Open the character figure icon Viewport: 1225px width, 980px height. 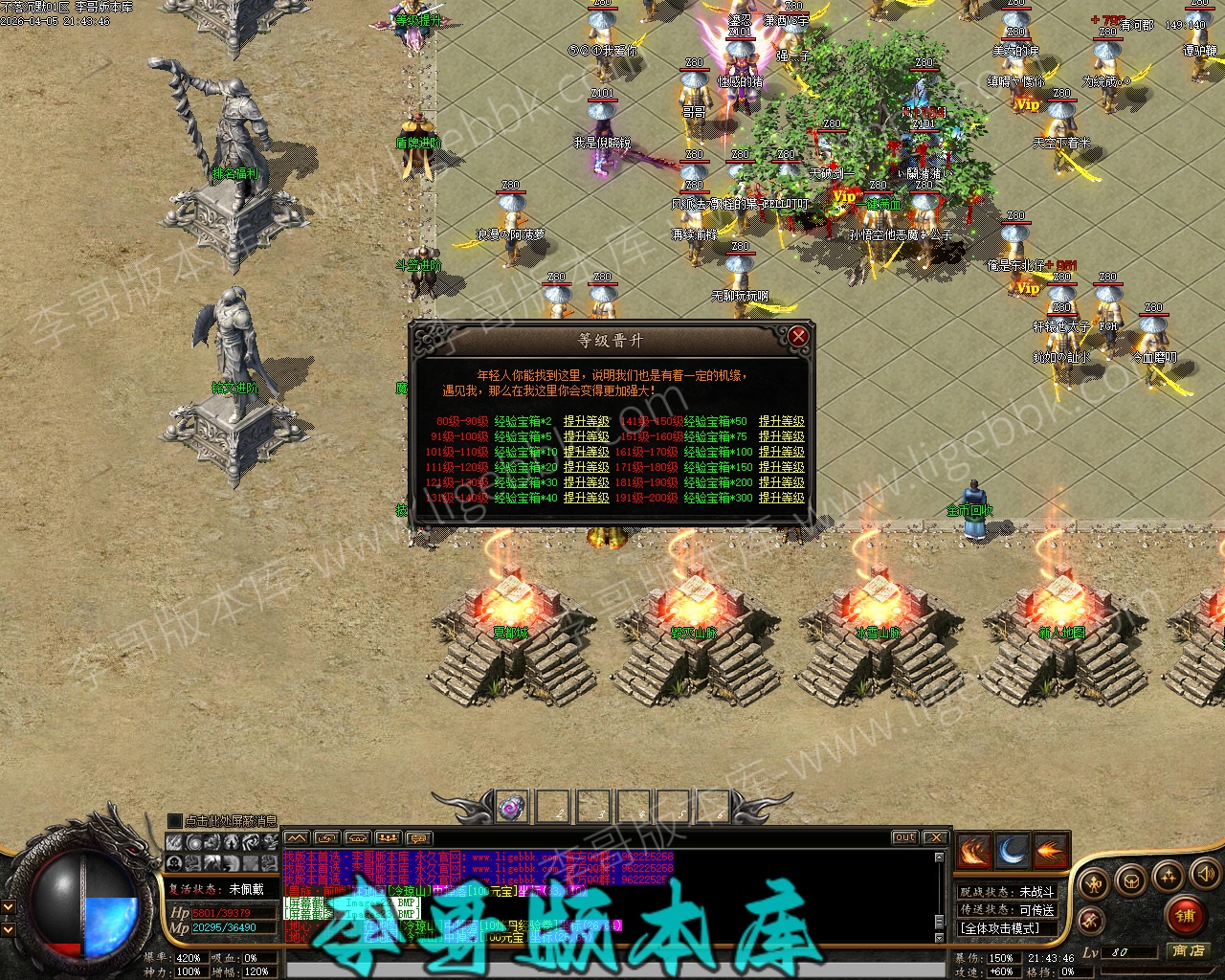point(1095,882)
